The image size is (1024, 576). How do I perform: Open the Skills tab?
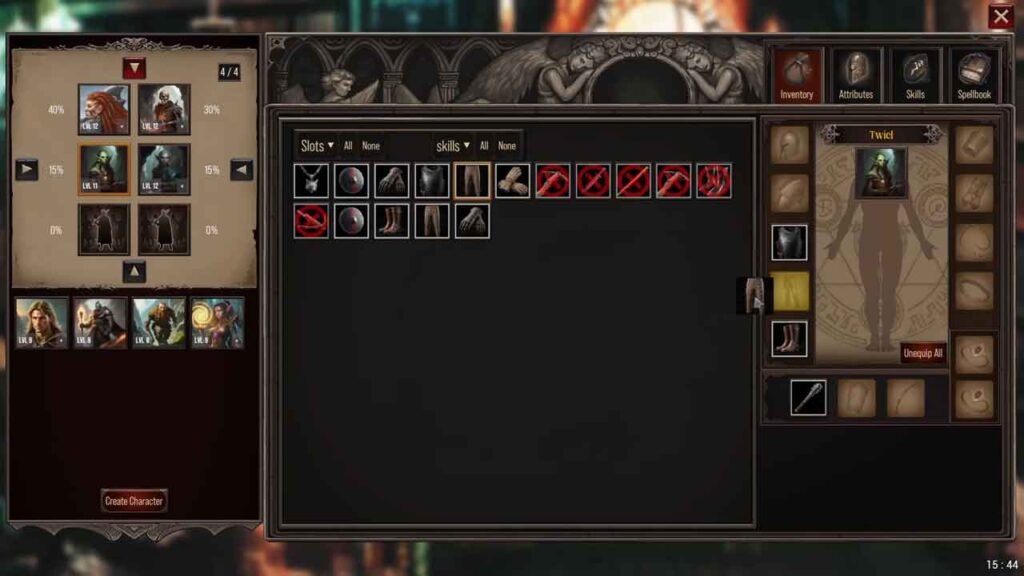point(915,76)
